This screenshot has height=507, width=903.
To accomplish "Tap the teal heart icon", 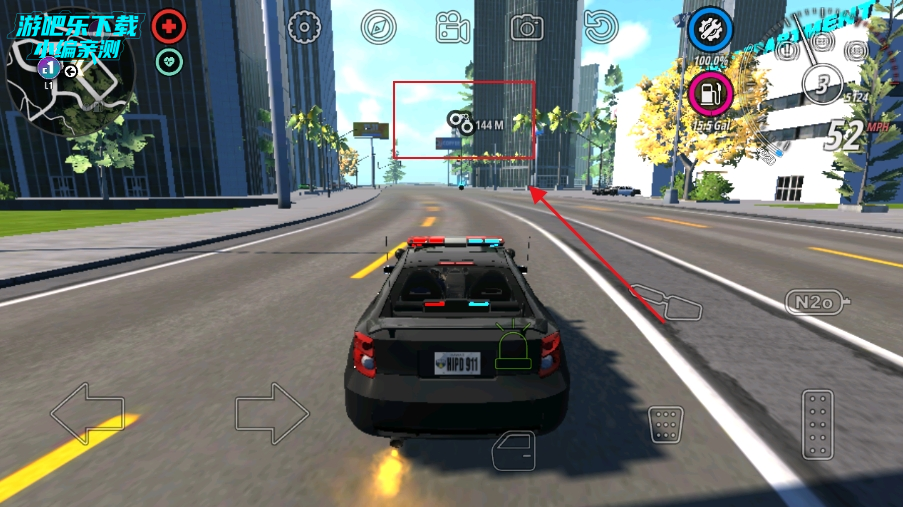I will (169, 62).
